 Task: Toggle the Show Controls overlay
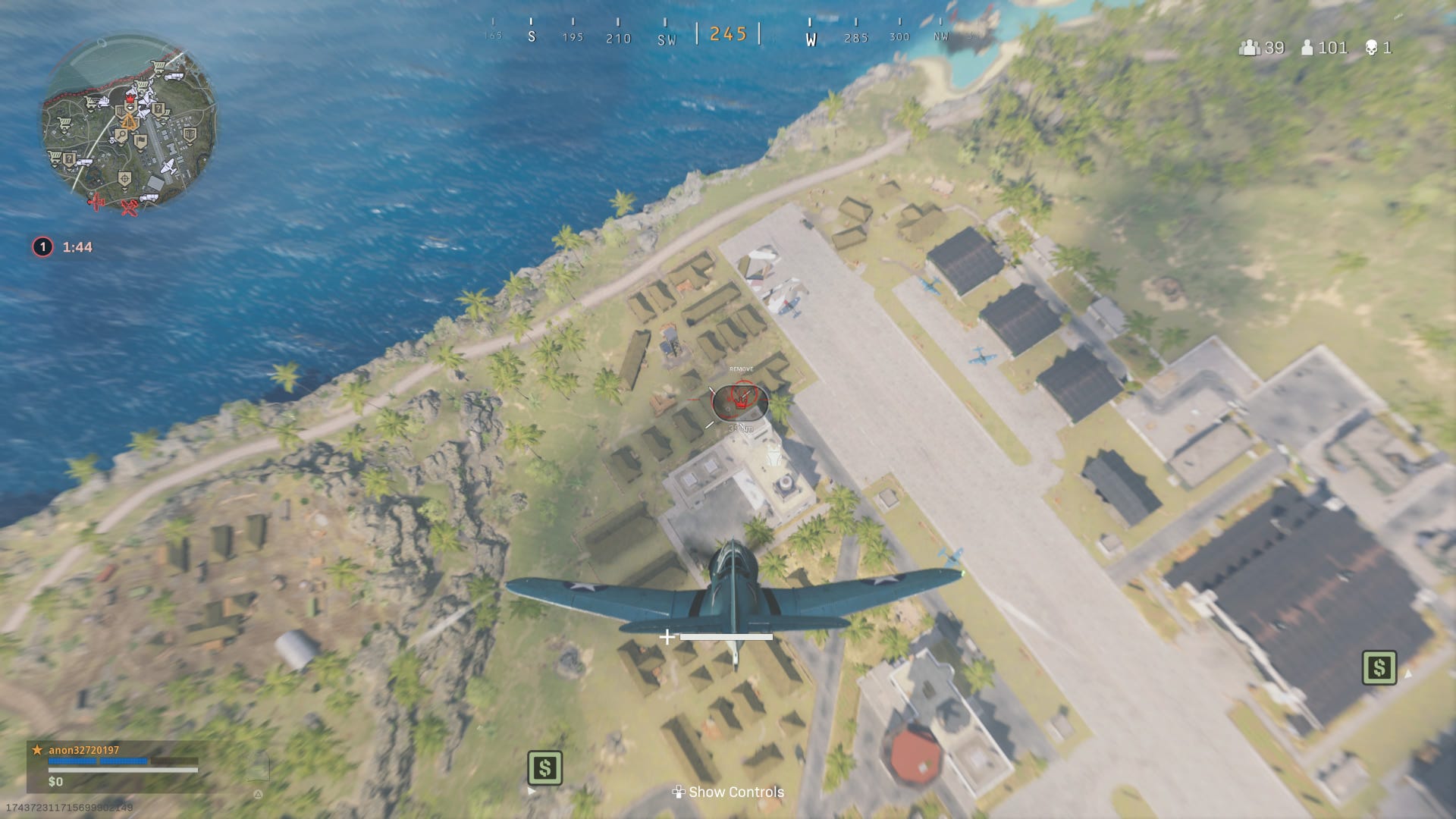click(728, 791)
